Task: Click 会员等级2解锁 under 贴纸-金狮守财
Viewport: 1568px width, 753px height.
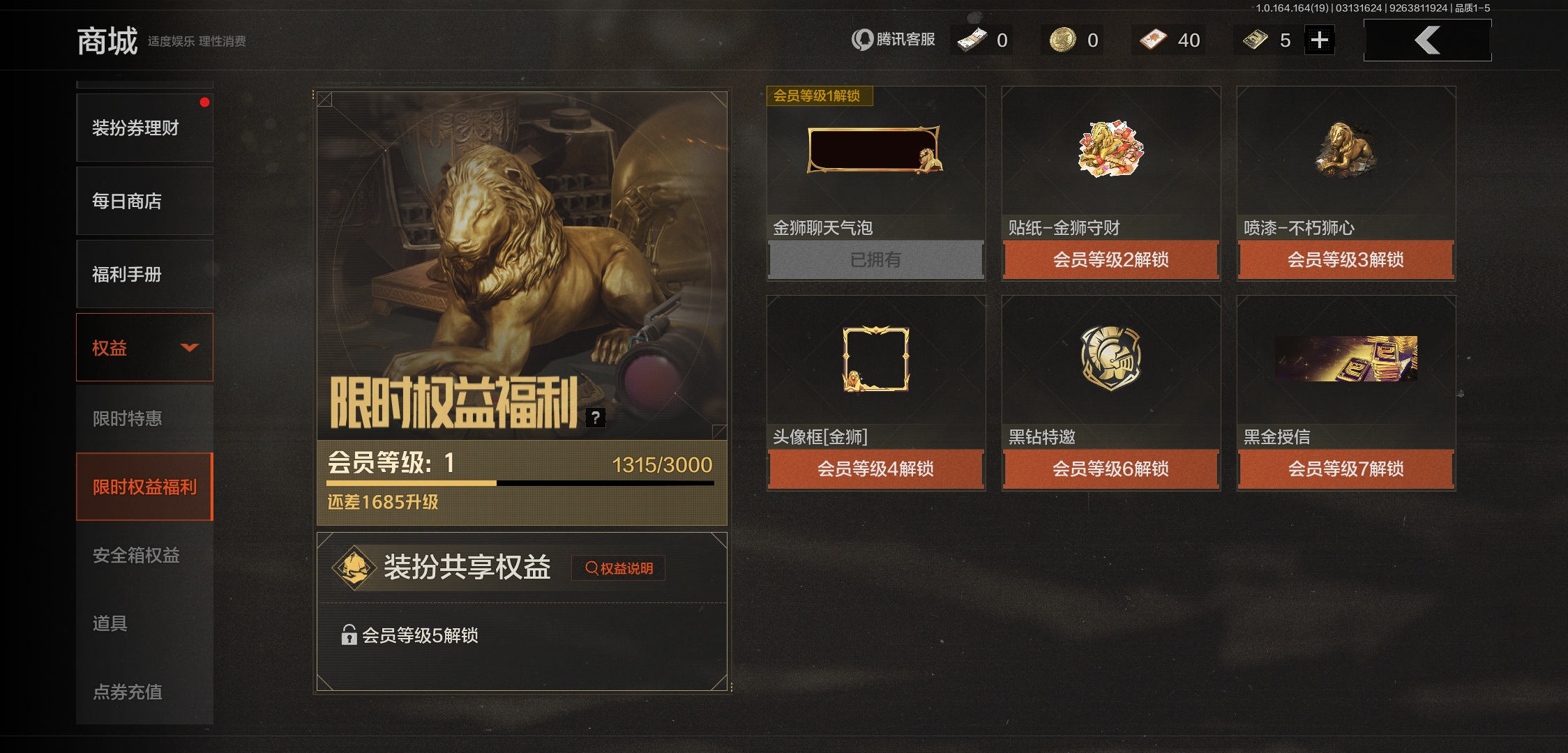Action: [1110, 259]
